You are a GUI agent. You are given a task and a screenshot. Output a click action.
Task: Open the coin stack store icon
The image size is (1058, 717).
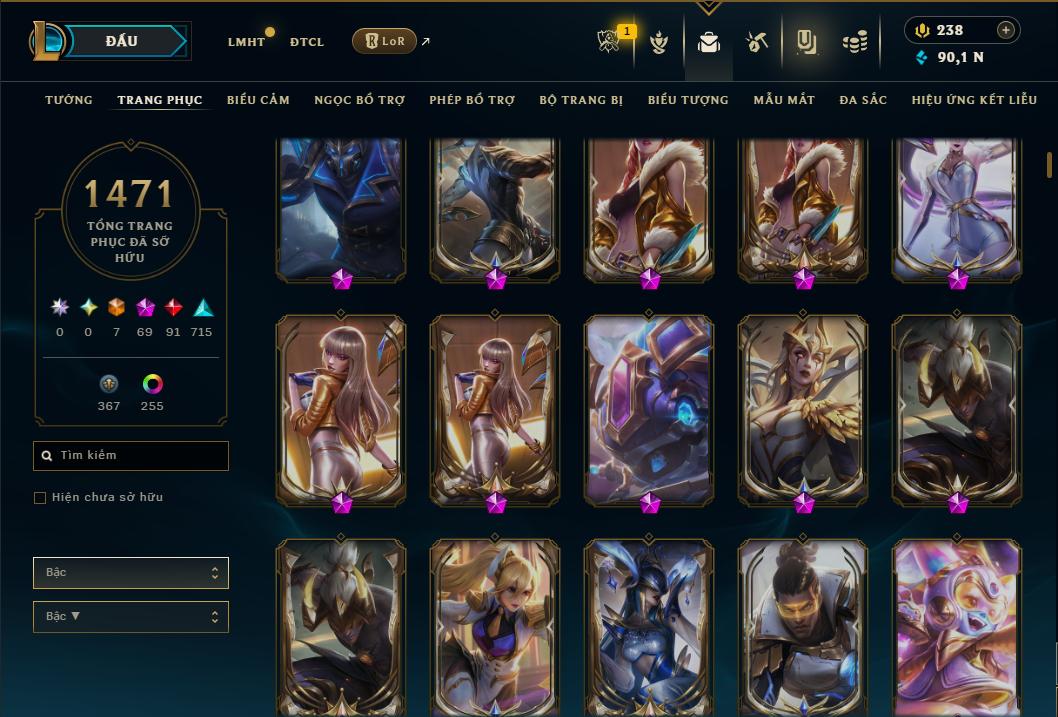click(854, 43)
